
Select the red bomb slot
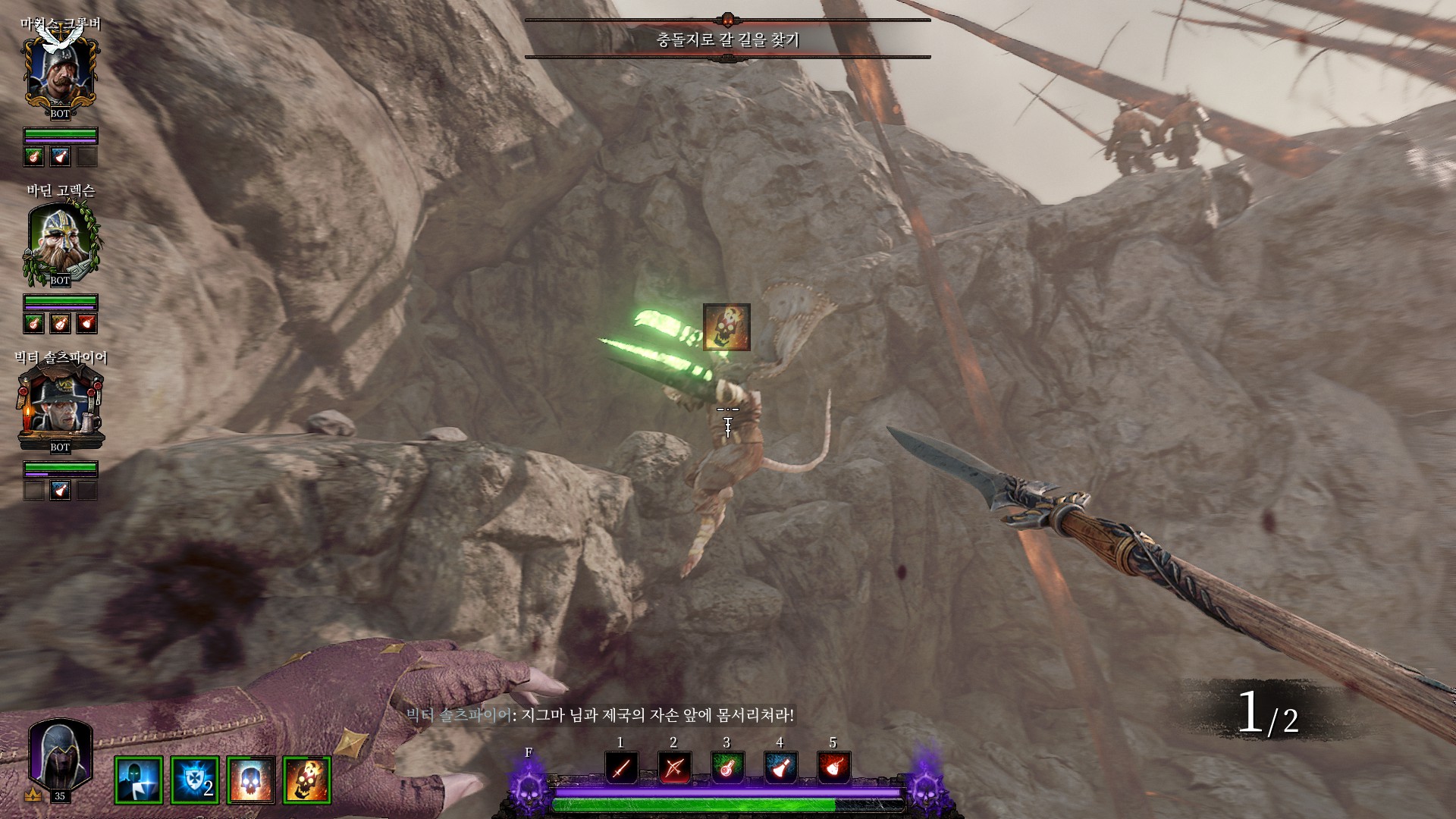point(833,769)
